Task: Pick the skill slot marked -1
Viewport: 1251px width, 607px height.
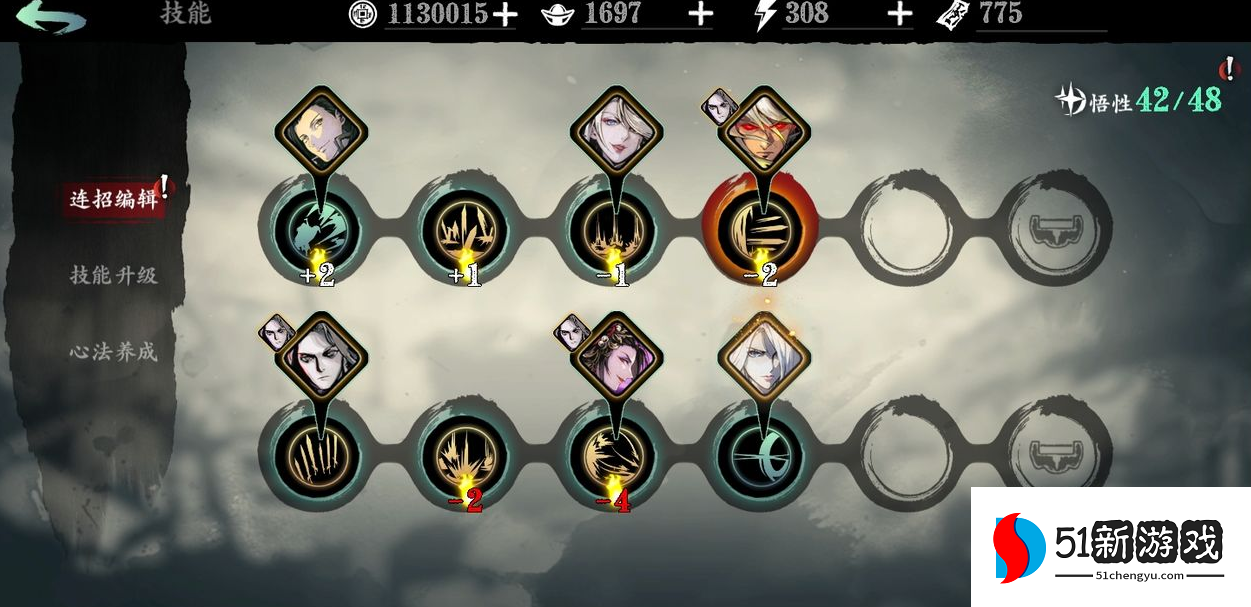Action: (612, 228)
